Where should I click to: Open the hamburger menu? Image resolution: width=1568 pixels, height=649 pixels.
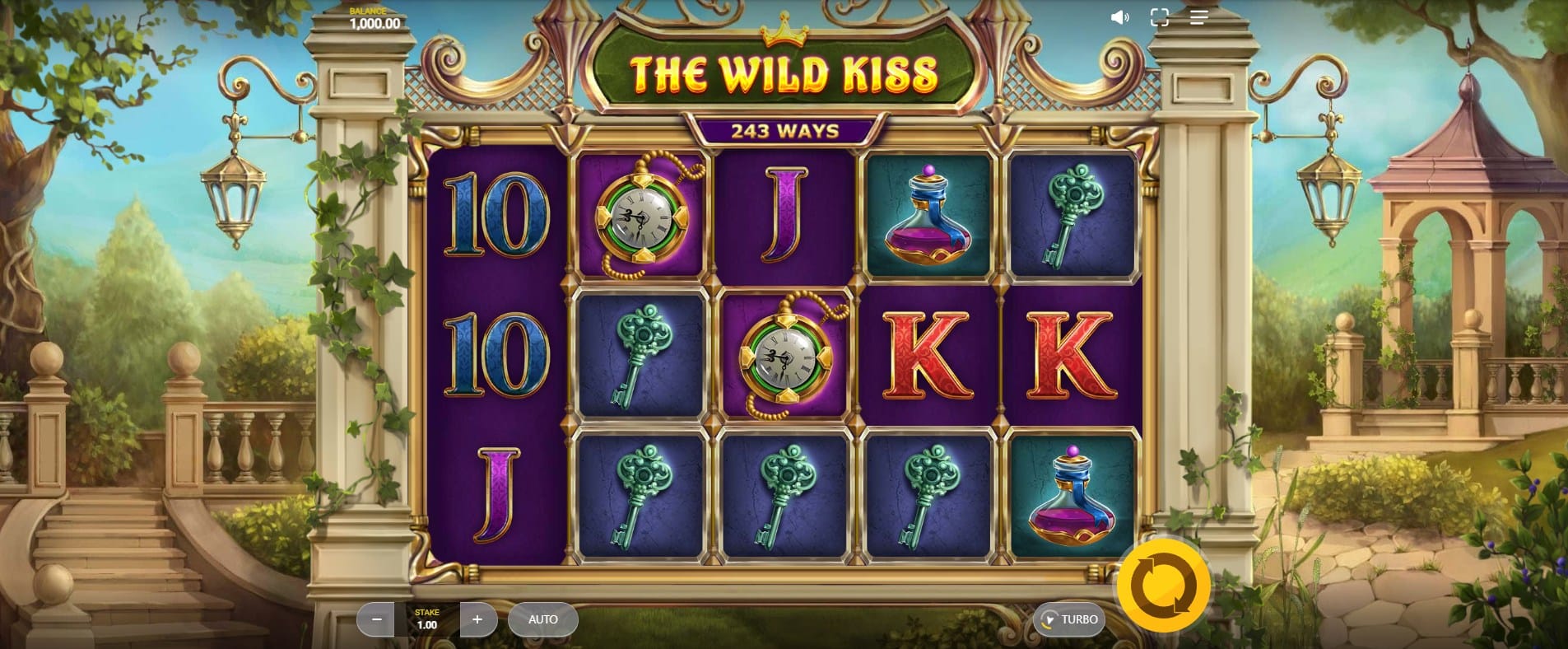(1198, 17)
